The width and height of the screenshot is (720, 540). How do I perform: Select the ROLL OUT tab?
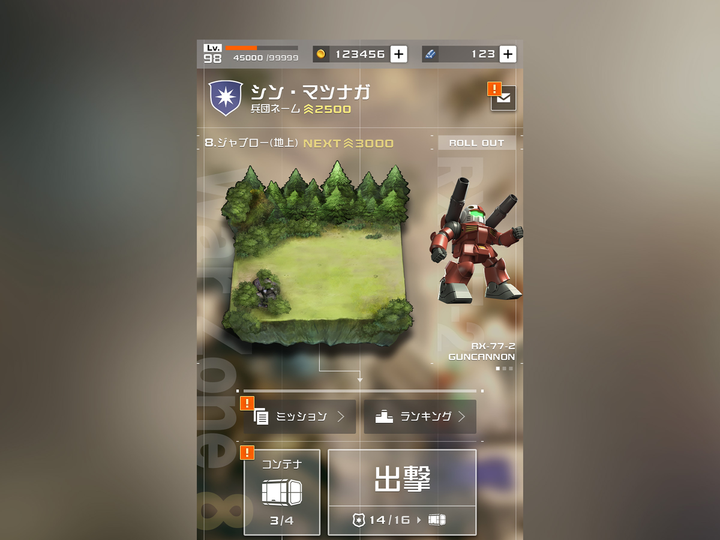click(476, 142)
